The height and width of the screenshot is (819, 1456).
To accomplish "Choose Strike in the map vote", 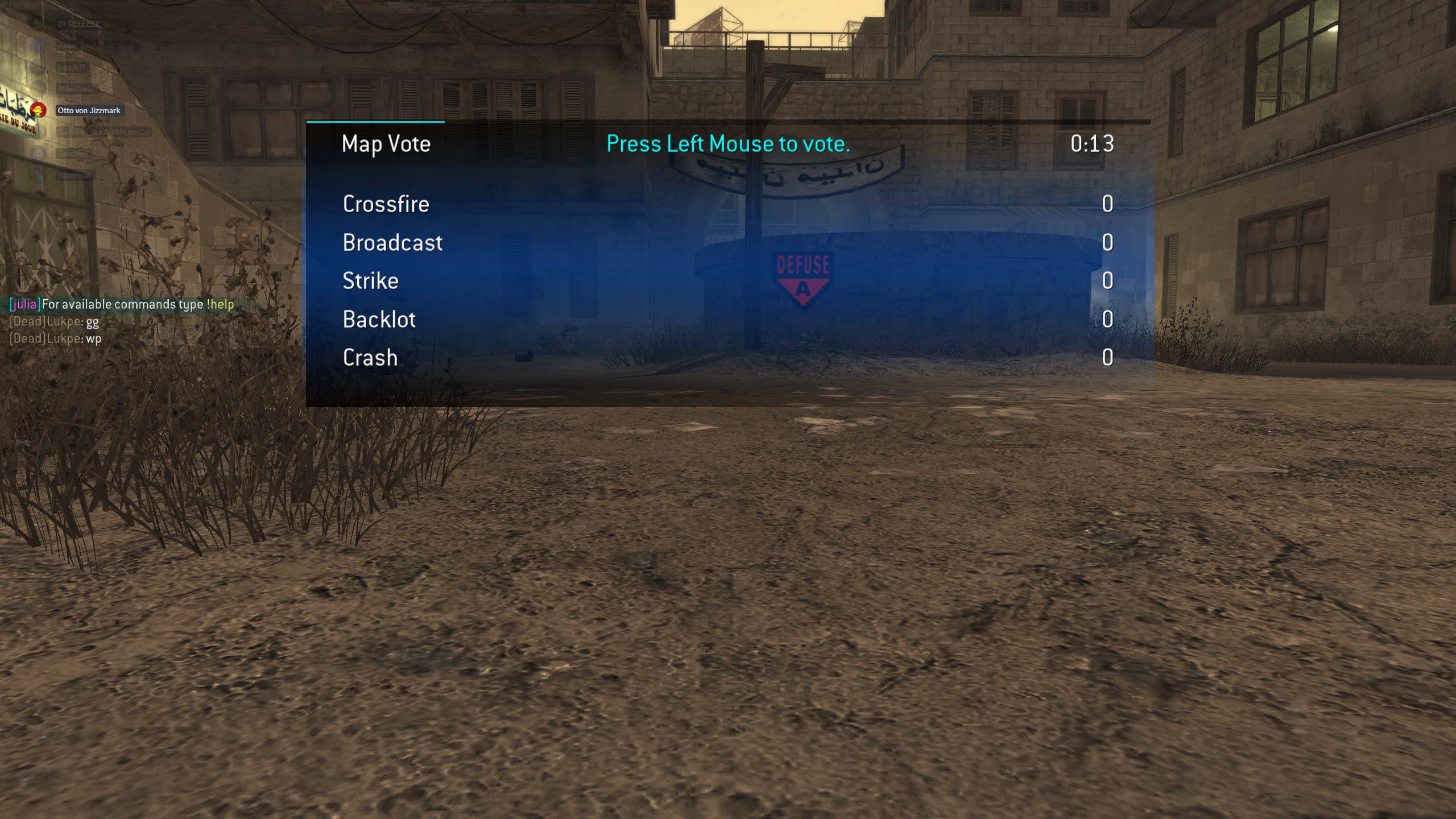I will pyautogui.click(x=370, y=281).
